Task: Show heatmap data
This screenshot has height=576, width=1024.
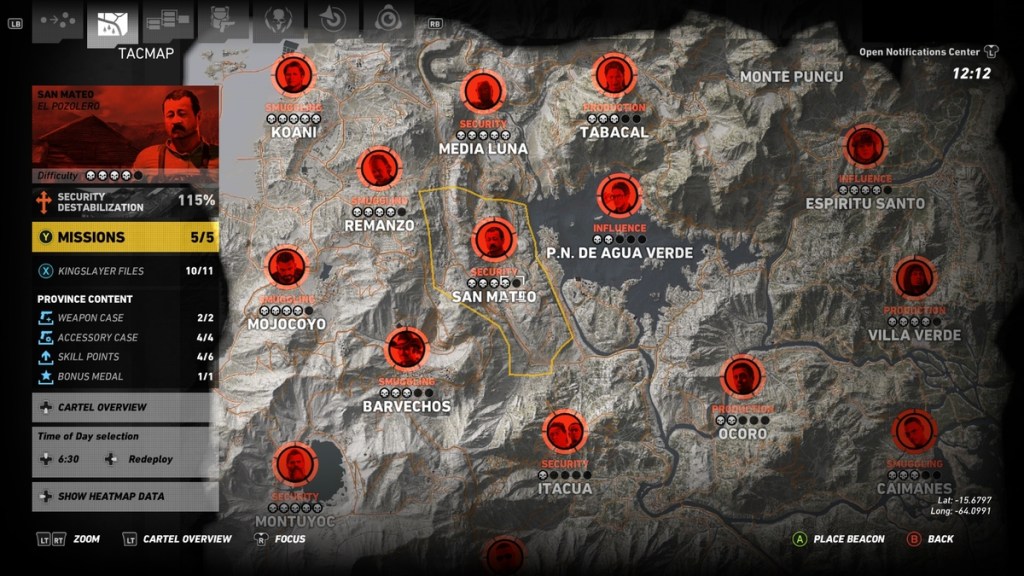Action: coord(125,496)
